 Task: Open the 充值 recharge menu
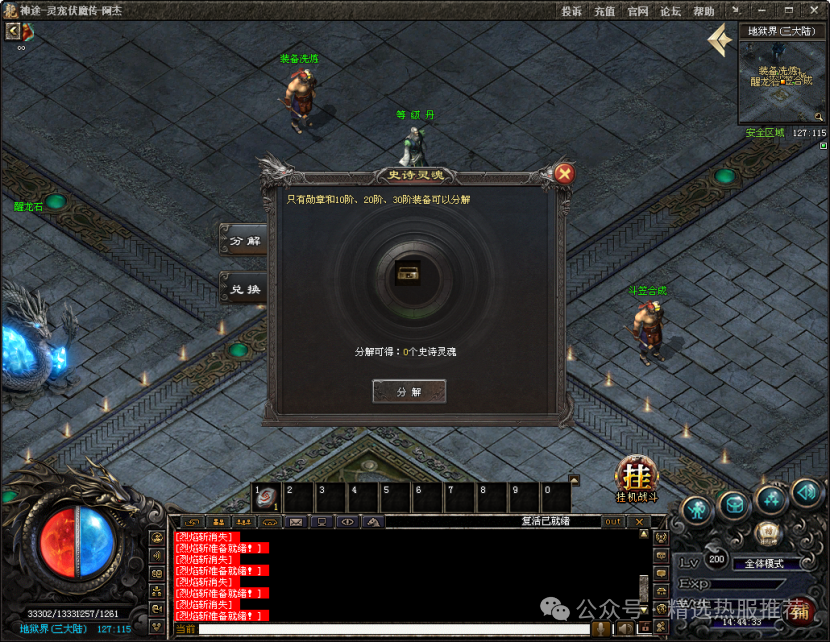point(604,11)
